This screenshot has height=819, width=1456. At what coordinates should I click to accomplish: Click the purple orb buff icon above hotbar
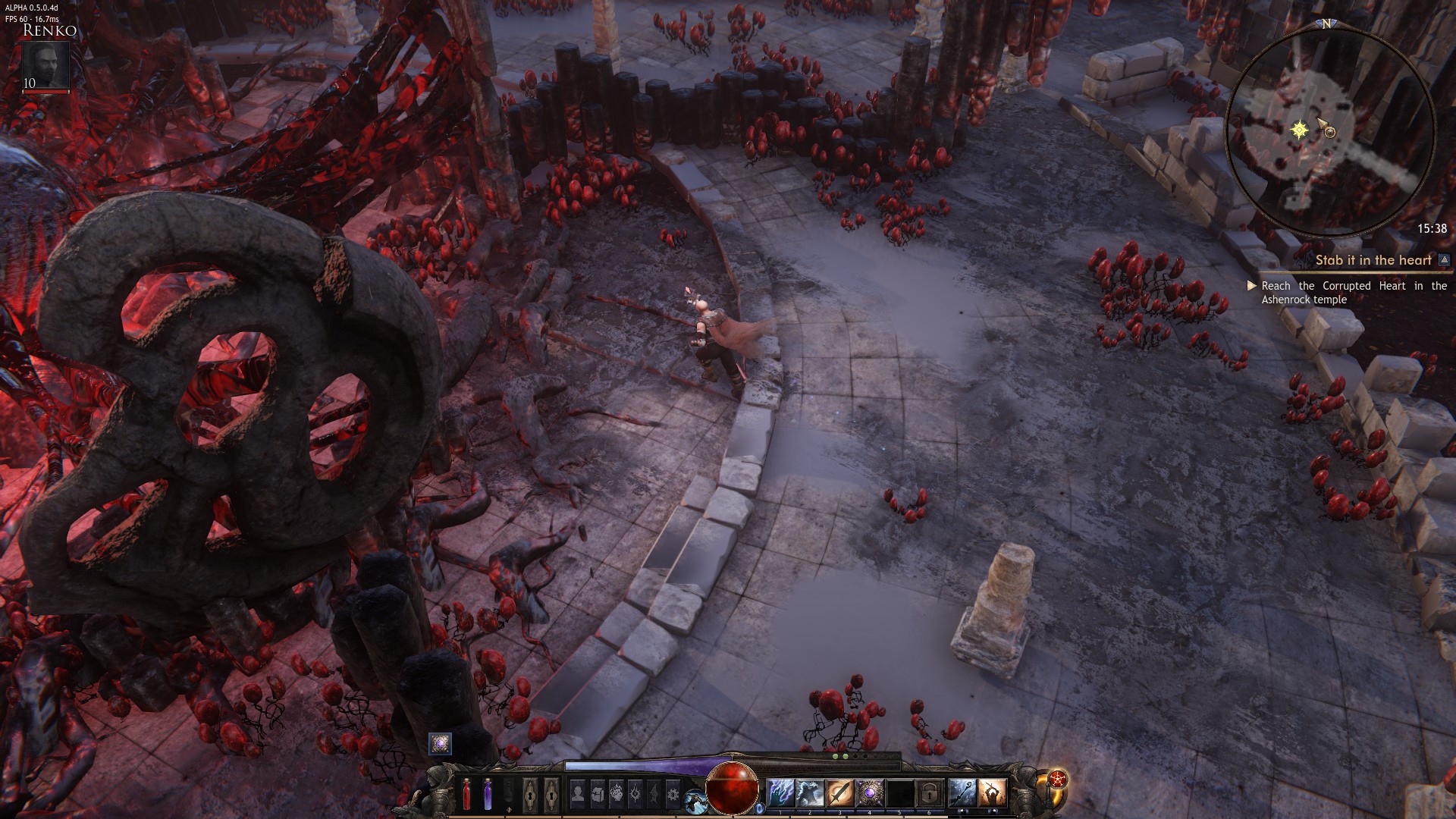(440, 744)
